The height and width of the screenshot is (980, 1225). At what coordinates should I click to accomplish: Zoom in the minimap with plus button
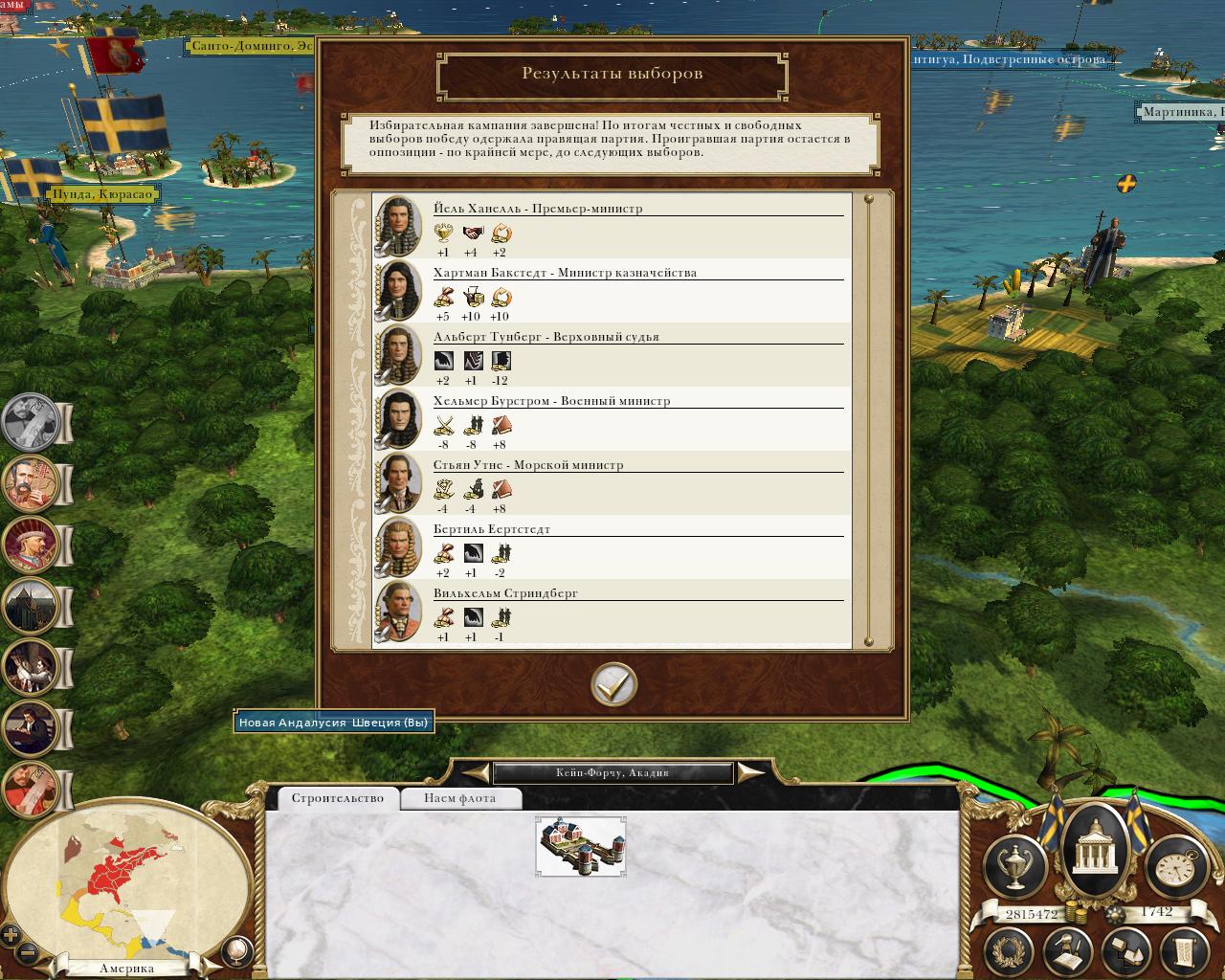click(11, 935)
